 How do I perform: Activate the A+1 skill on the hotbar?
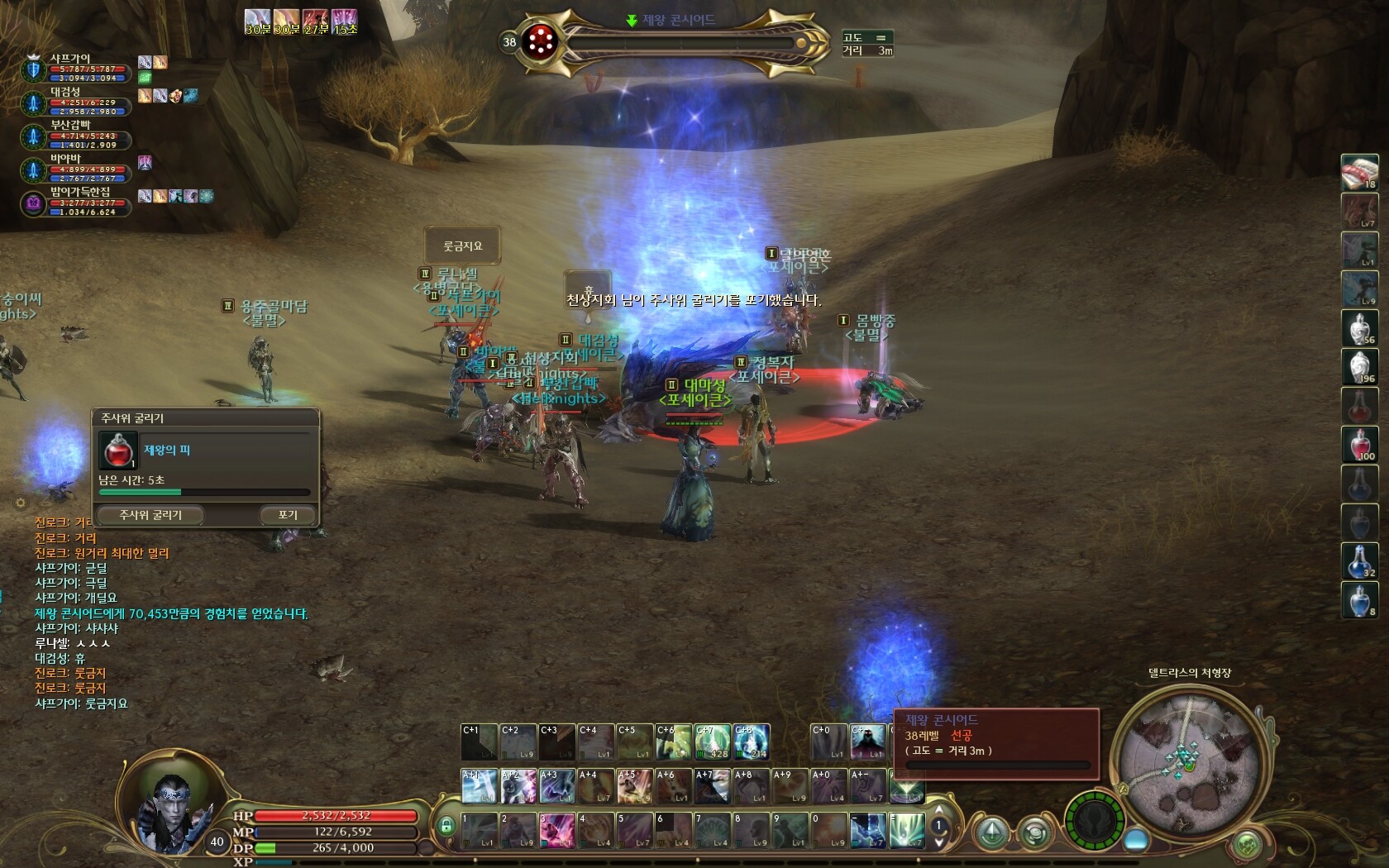[479, 786]
